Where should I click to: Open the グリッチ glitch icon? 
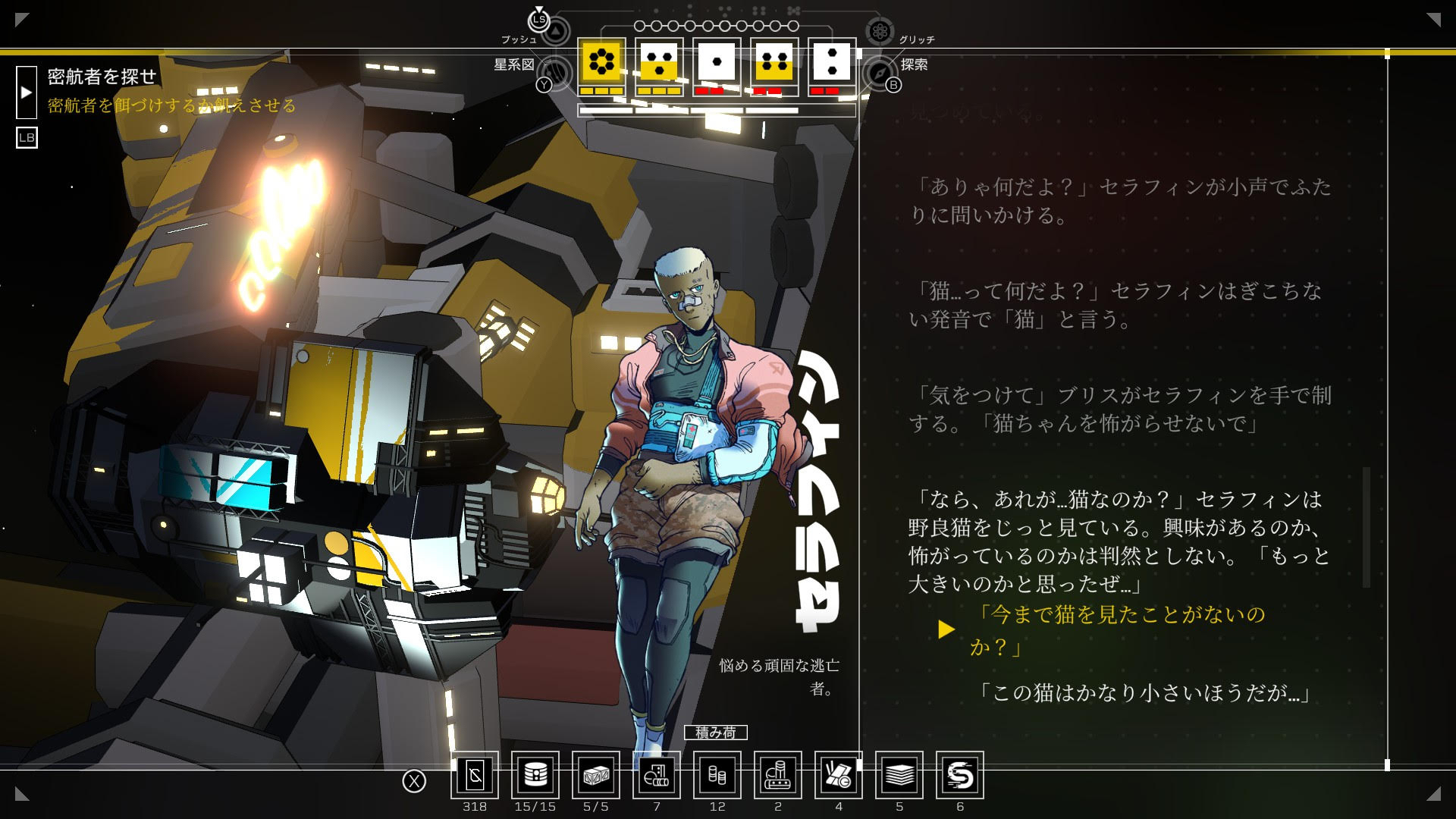coord(880,31)
